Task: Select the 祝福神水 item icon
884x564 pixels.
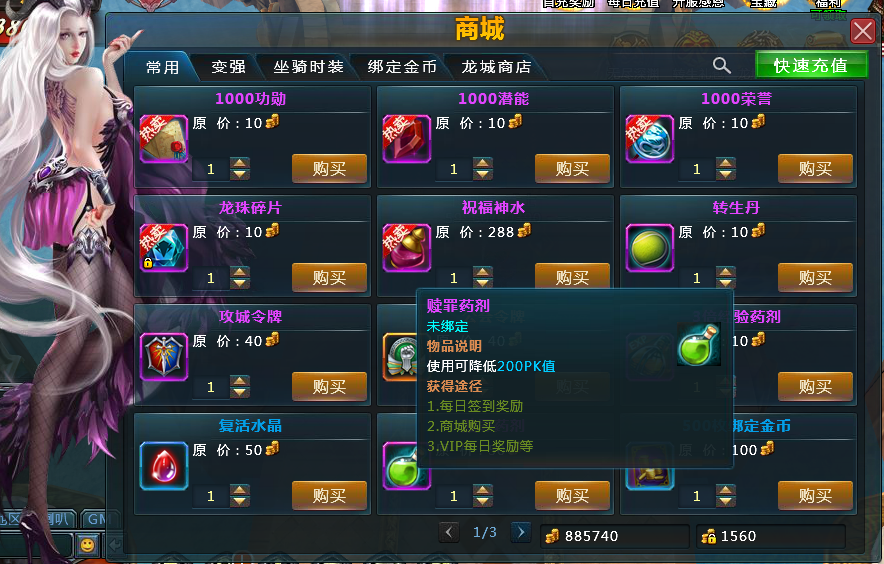Action: (407, 247)
